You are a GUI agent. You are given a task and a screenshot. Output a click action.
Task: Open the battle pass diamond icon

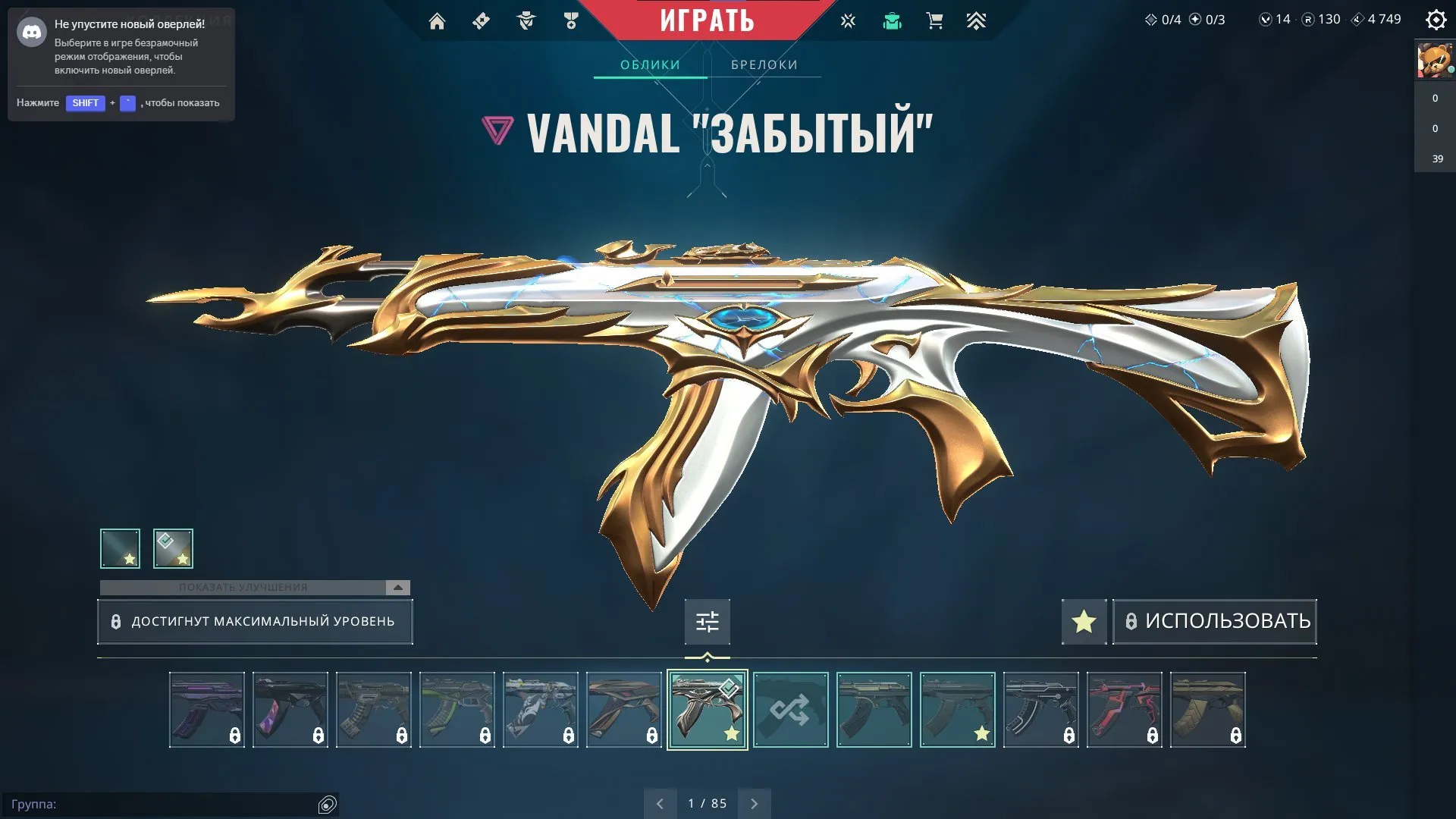coord(480,20)
